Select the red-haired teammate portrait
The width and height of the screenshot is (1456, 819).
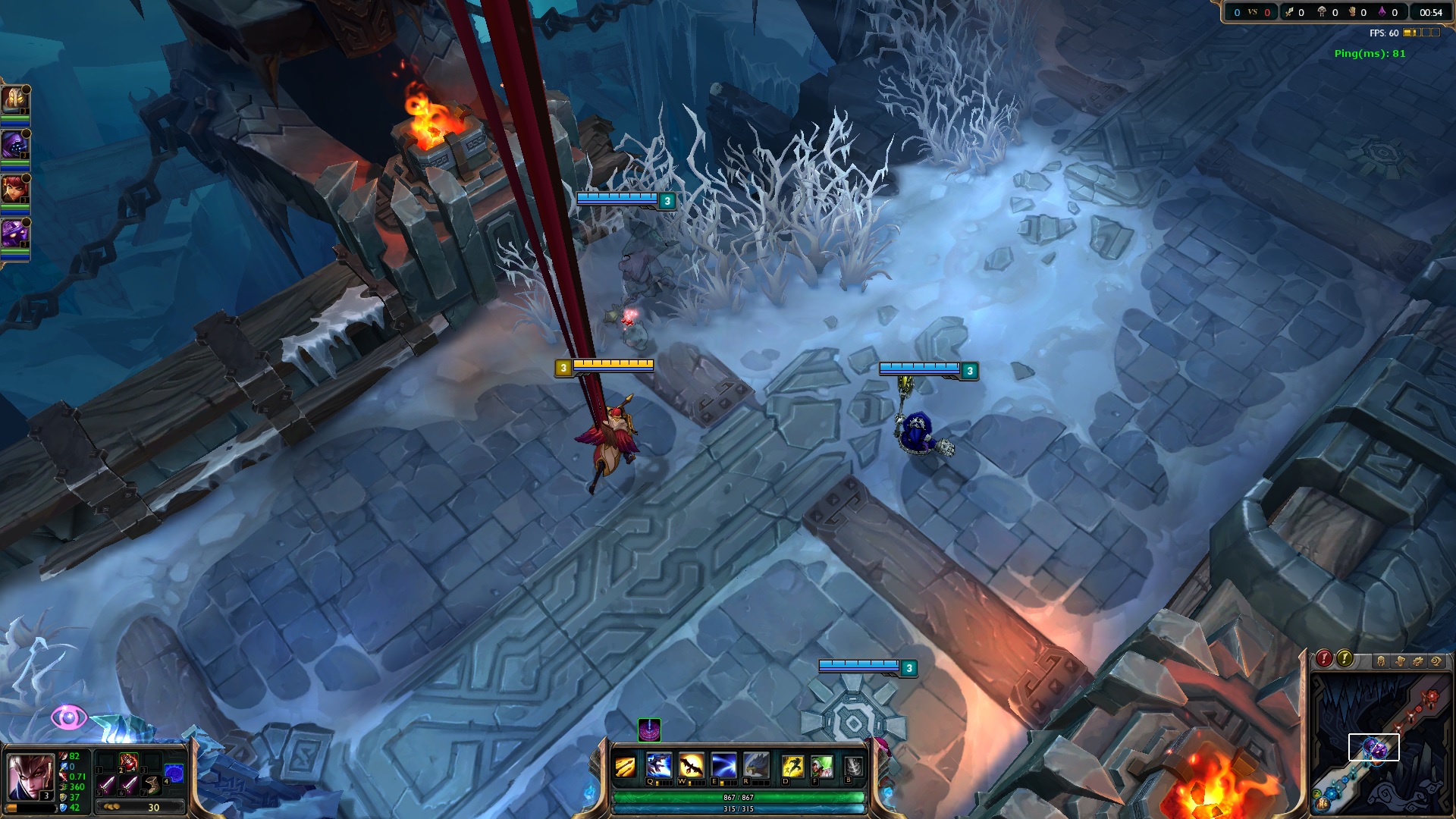point(14,189)
